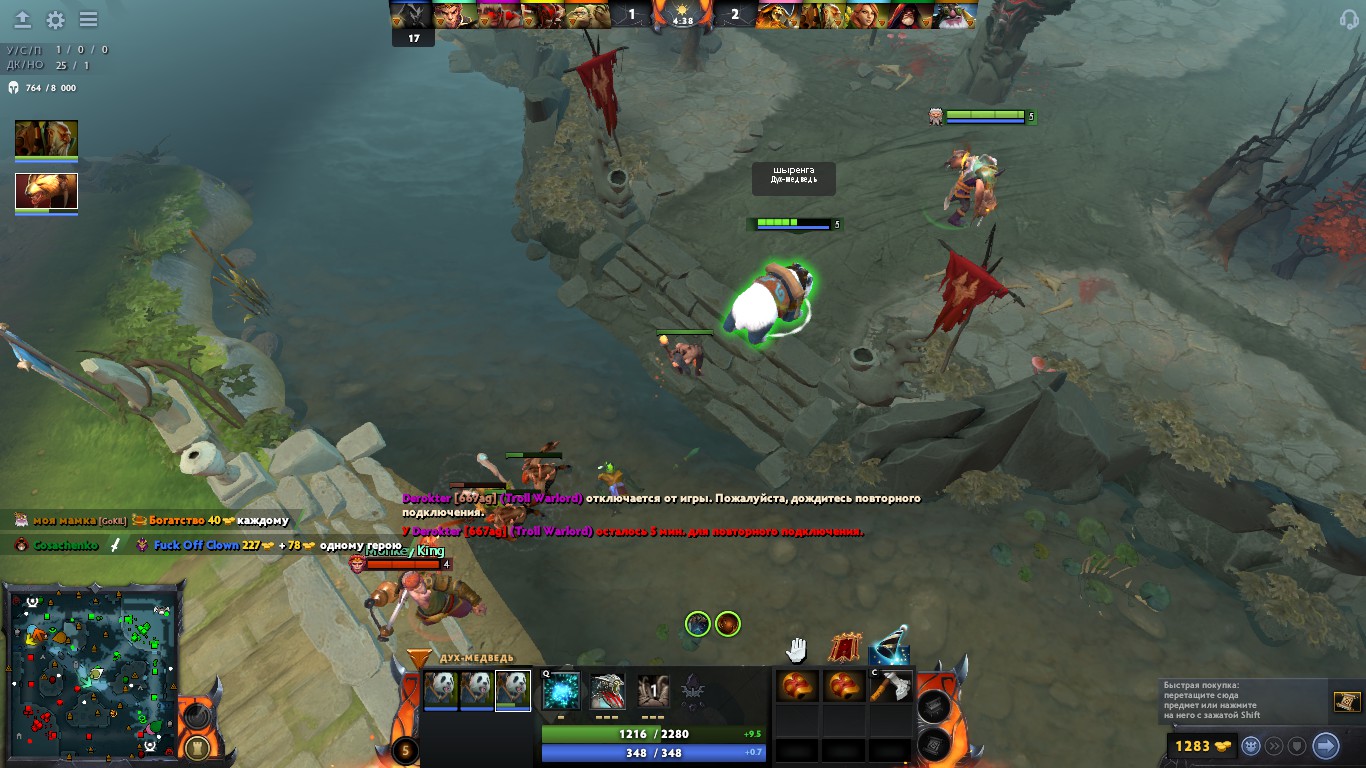Select the highlighted Spirit Bear unit thumbnail
The height and width of the screenshot is (768, 1366).
tap(513, 690)
